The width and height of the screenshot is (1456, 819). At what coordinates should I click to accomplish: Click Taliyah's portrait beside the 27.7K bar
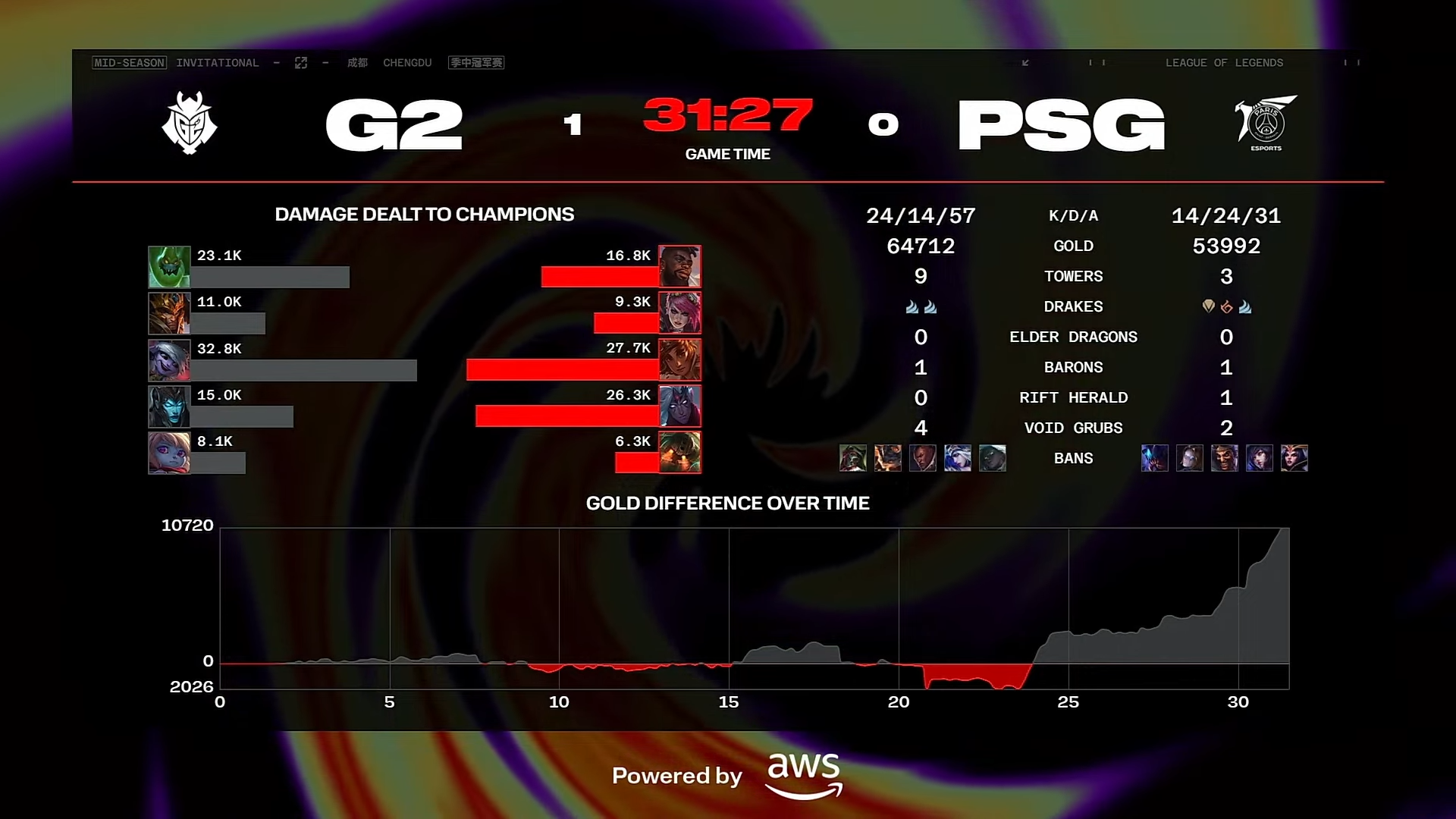coord(681,359)
